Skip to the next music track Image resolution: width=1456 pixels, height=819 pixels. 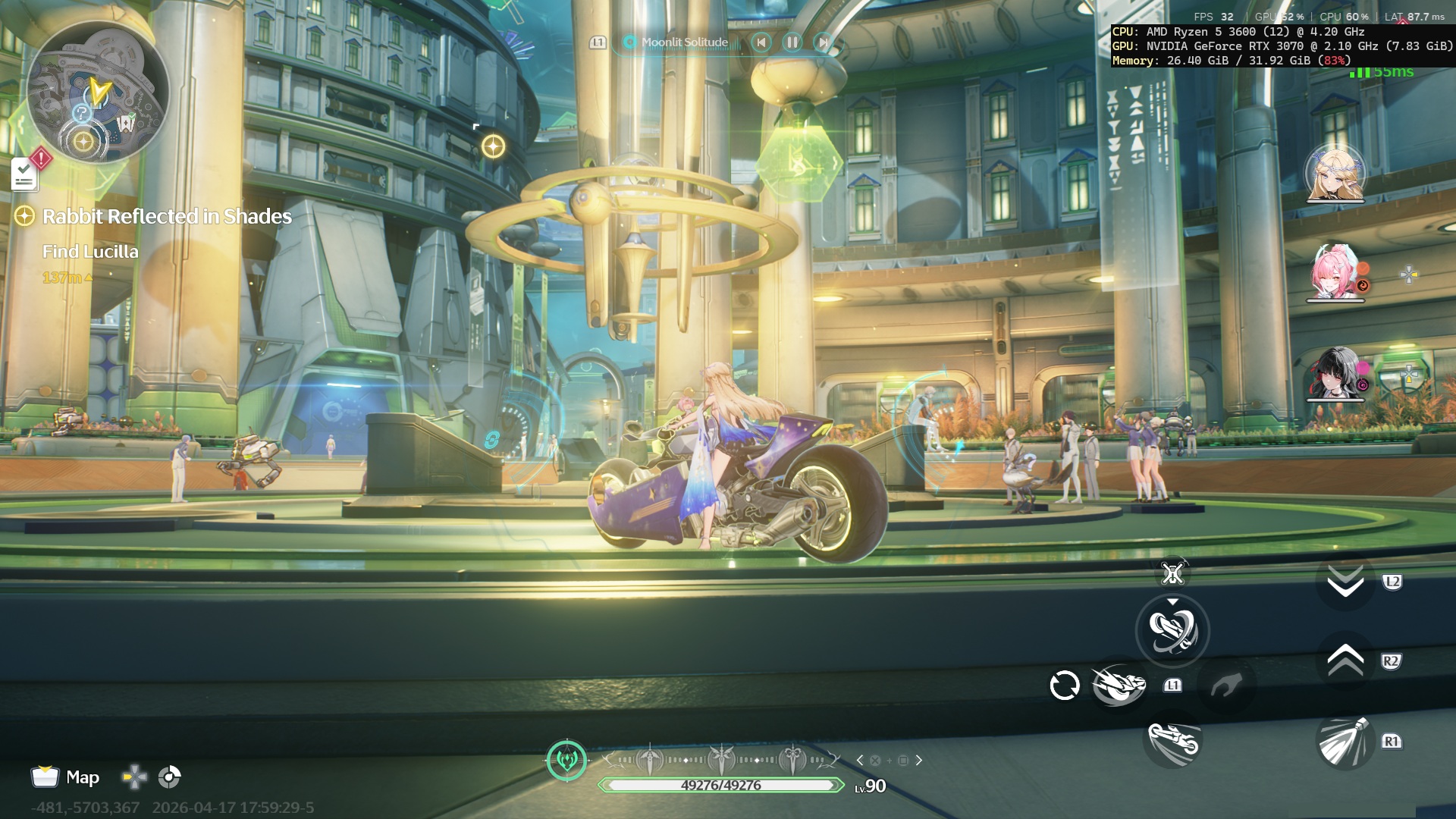pyautogui.click(x=822, y=42)
